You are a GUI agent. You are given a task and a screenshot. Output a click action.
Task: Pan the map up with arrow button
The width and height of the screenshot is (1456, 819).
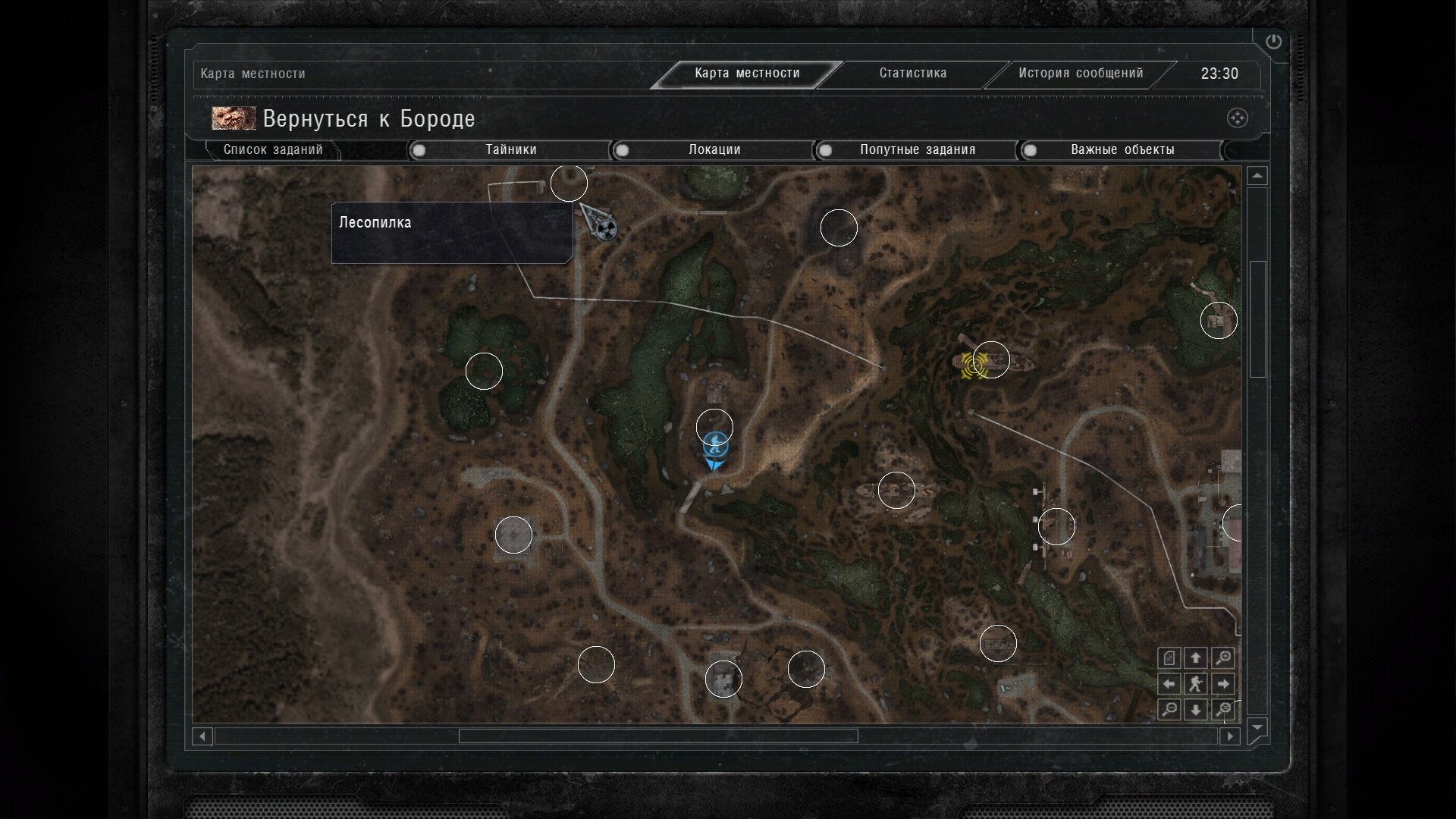coord(1196,657)
